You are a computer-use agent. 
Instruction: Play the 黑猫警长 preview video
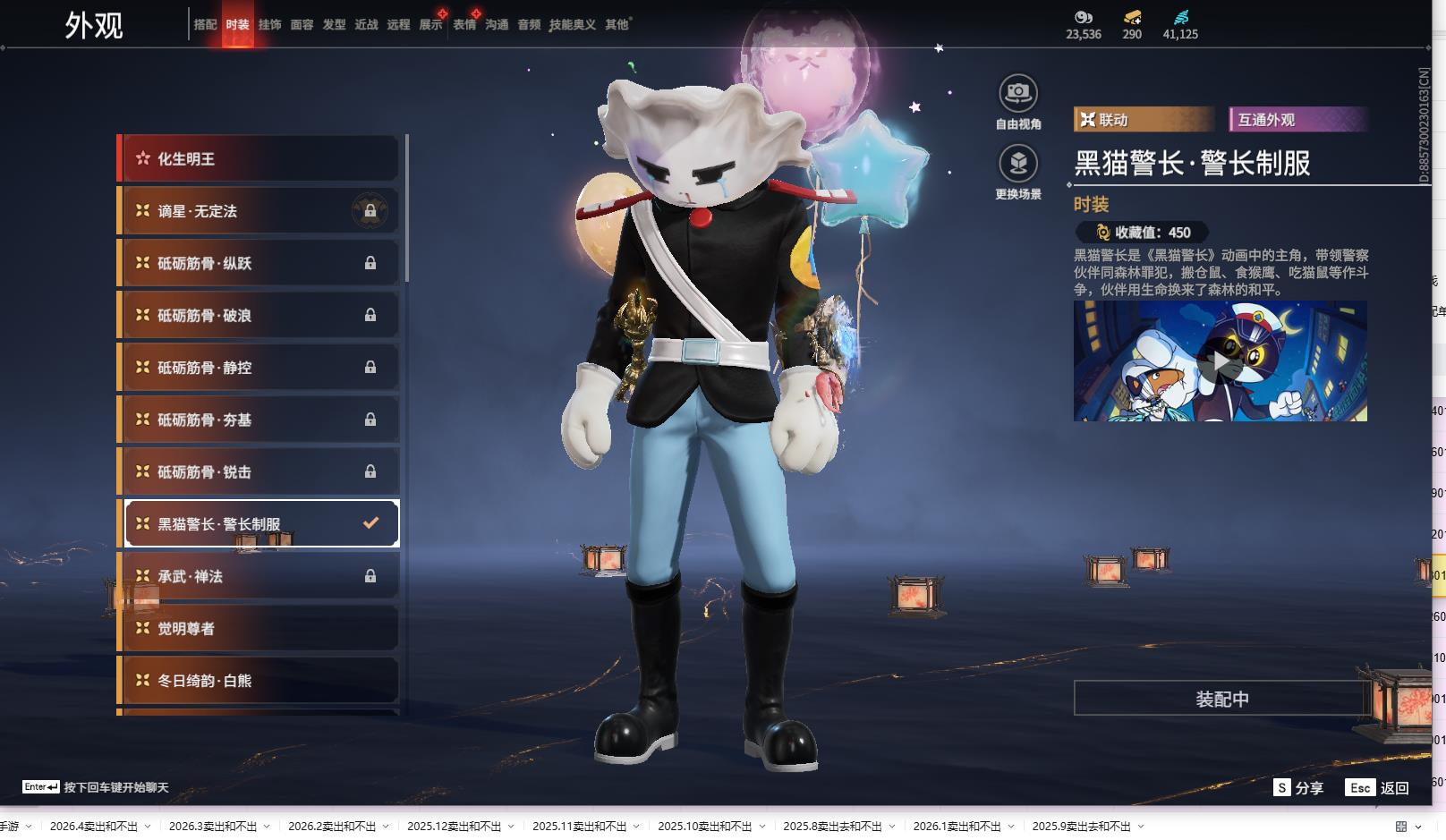(x=1220, y=361)
